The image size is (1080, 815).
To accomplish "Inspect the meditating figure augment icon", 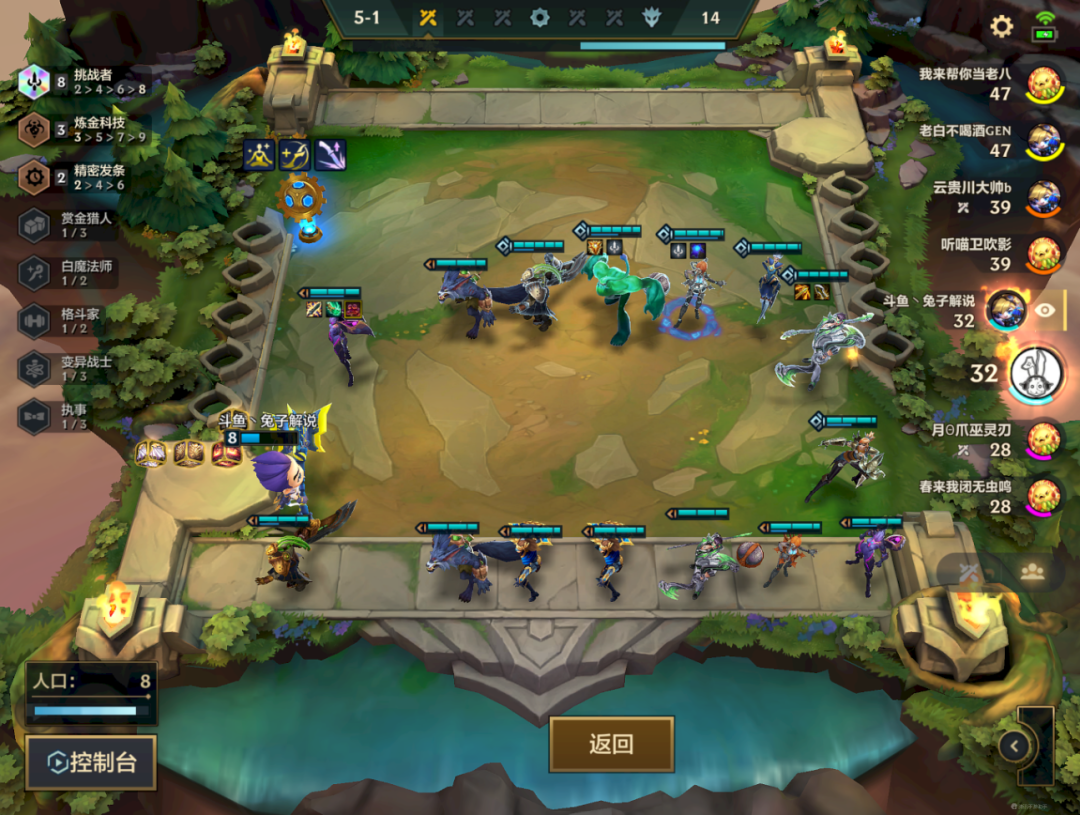I will [259, 155].
